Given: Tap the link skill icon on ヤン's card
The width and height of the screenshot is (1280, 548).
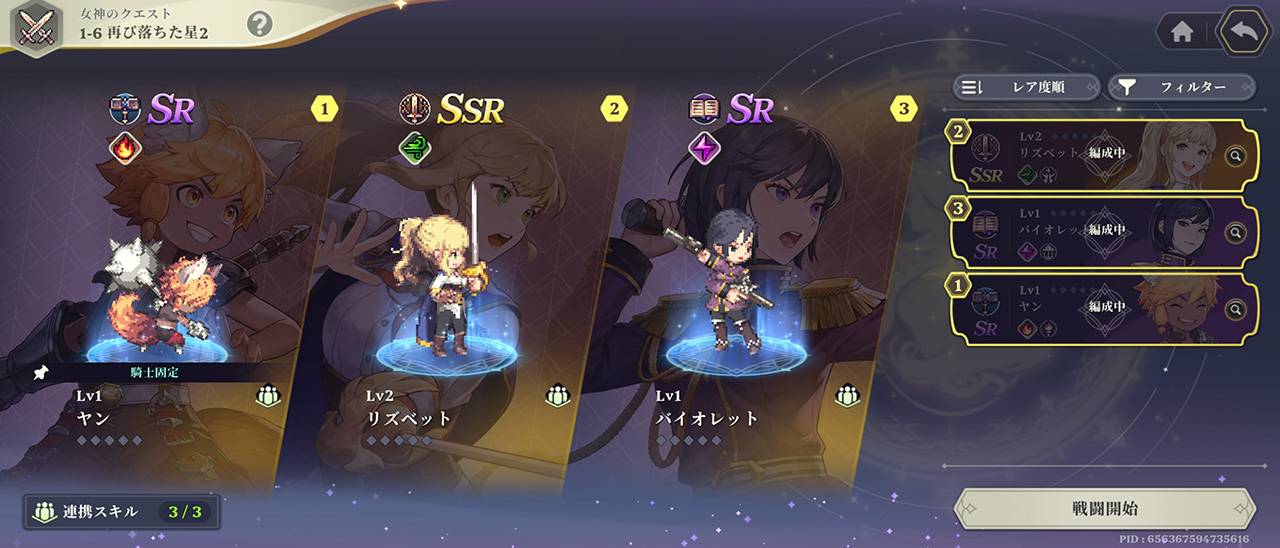Looking at the screenshot, I should pos(267,396).
